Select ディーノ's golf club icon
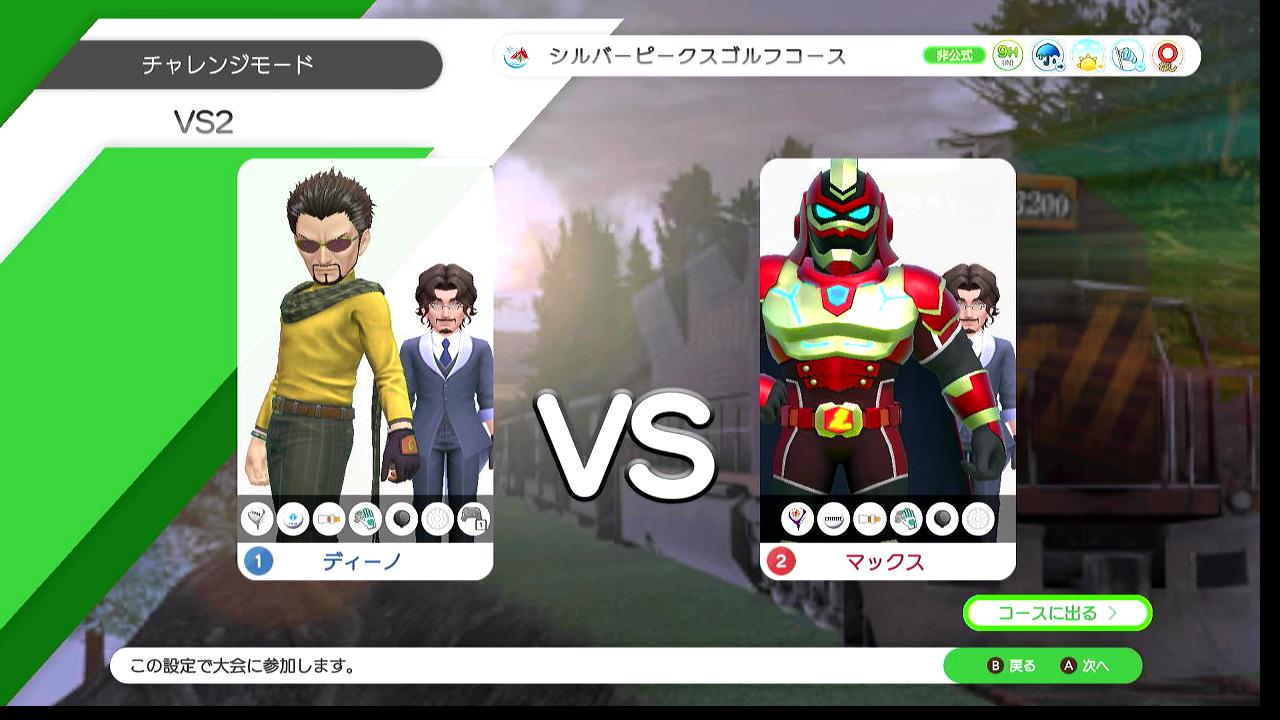This screenshot has width=1280, height=720. pyautogui.click(x=257, y=519)
